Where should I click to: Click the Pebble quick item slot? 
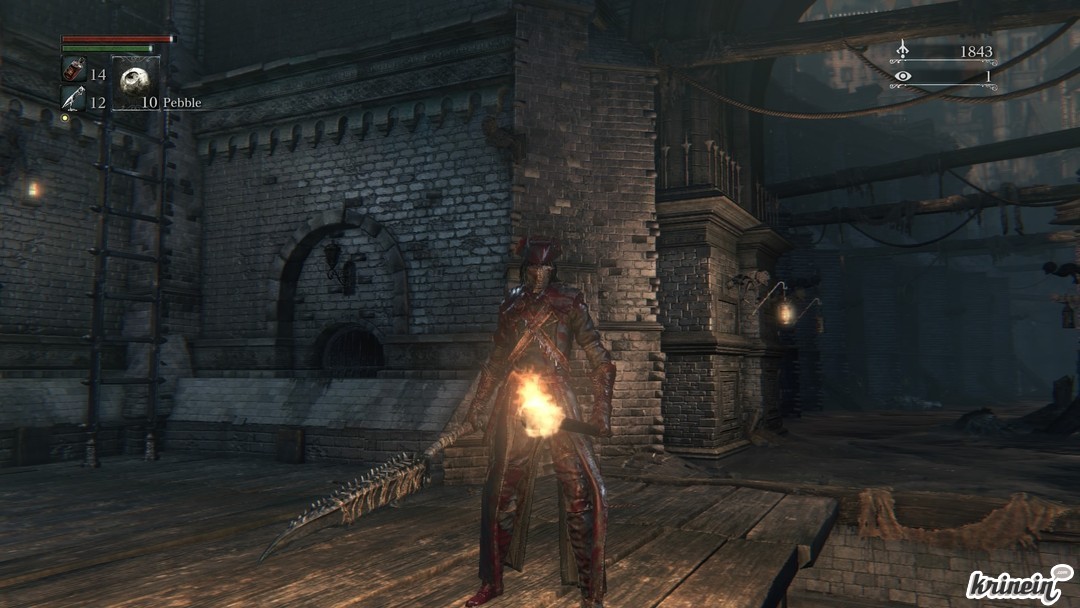pyautogui.click(x=135, y=80)
